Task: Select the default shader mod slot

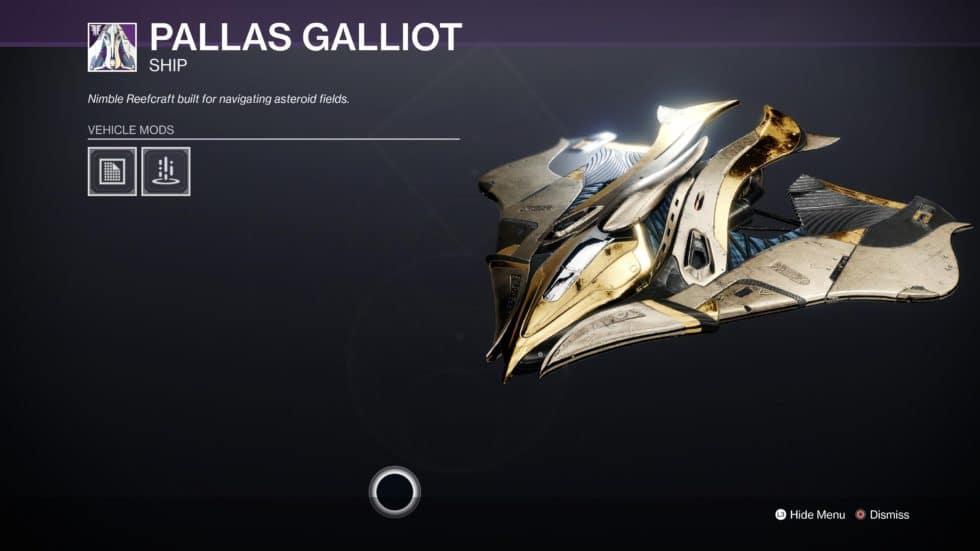Action: (112, 171)
